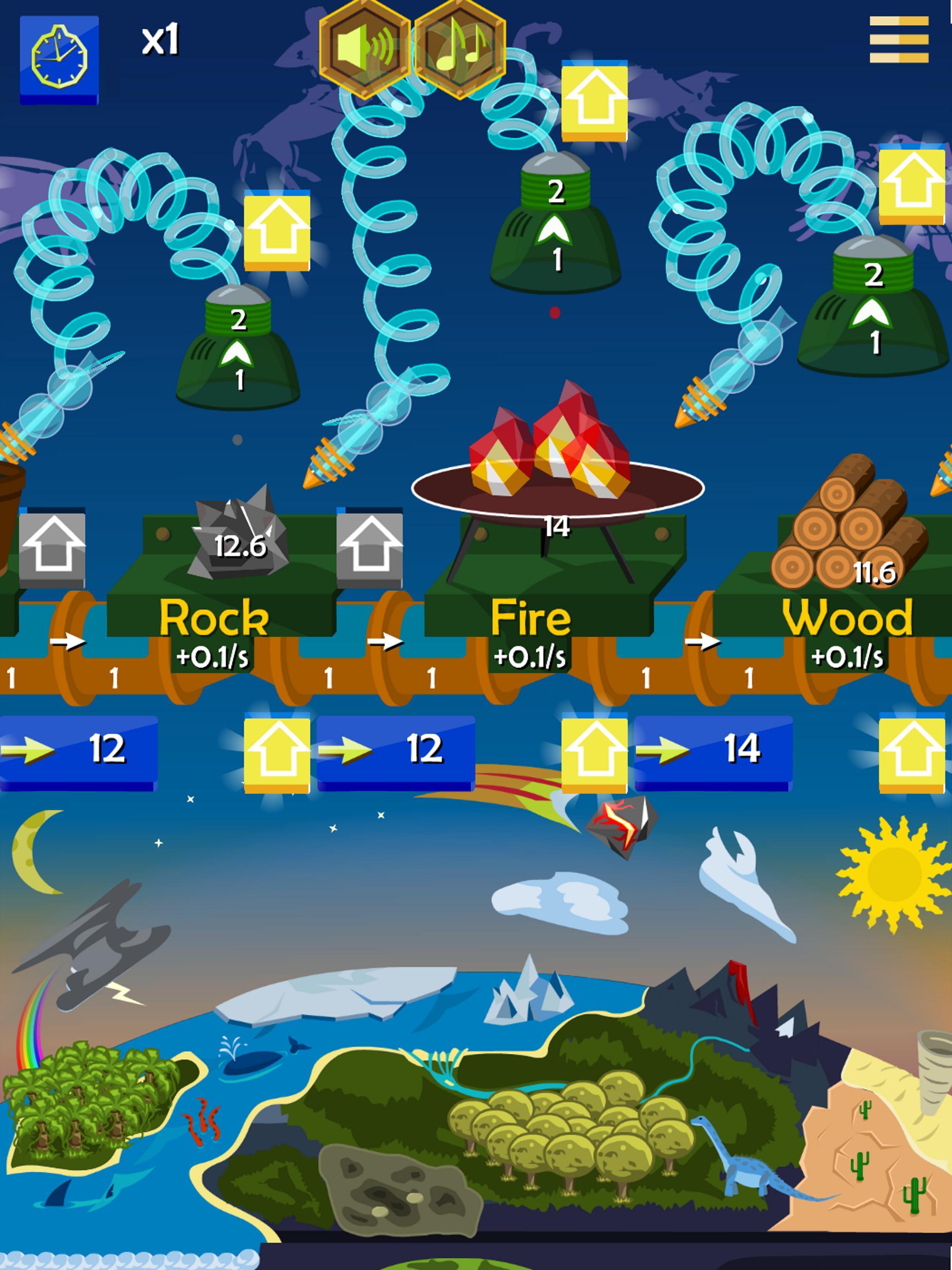Click the blue clock speed button

click(x=59, y=59)
